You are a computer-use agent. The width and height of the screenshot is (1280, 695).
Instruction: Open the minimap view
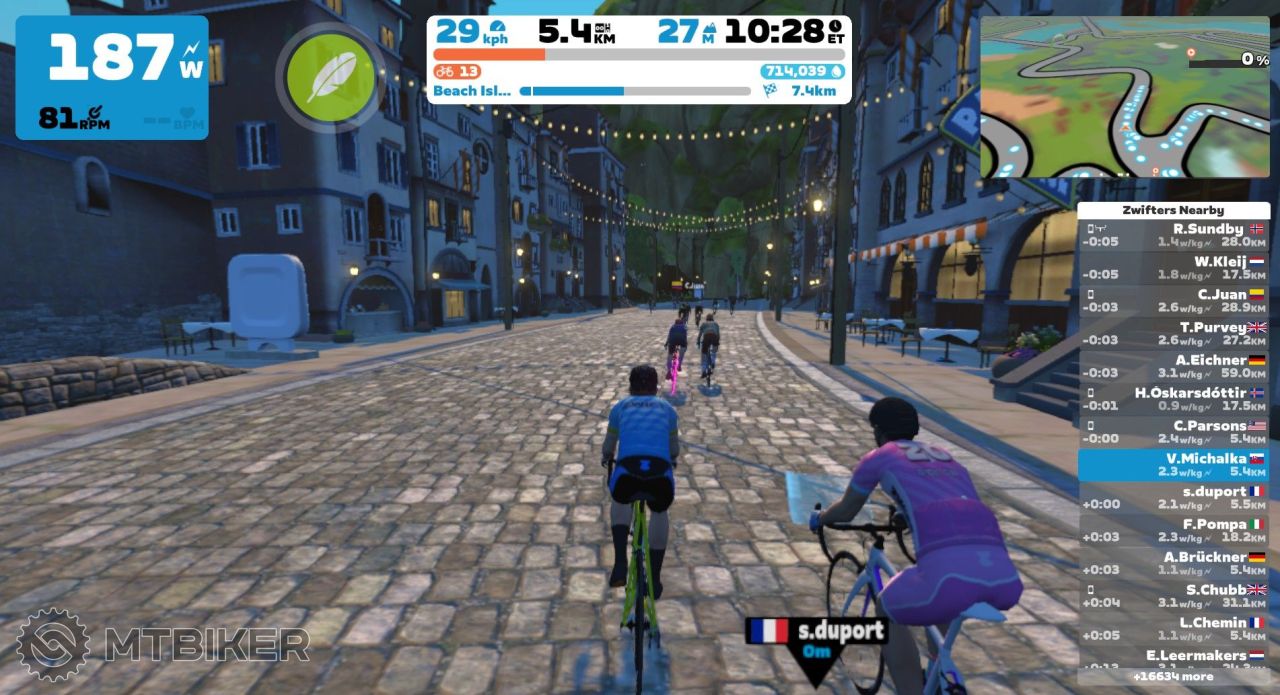tap(1125, 97)
